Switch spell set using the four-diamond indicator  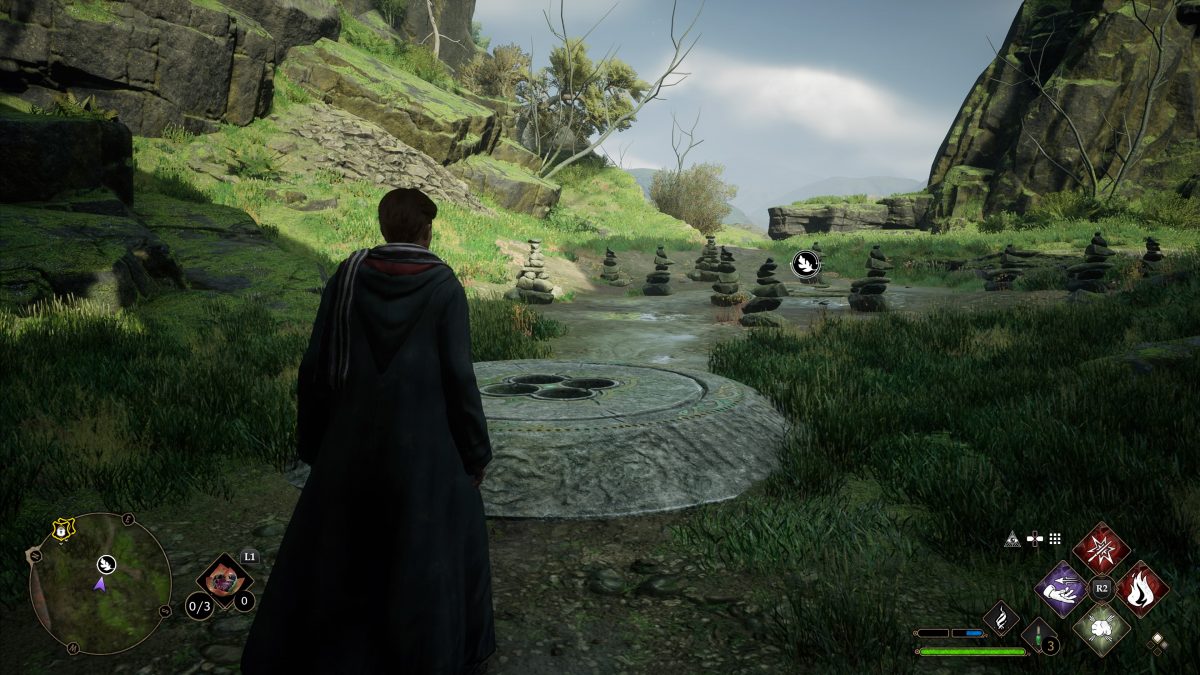(x=1157, y=643)
